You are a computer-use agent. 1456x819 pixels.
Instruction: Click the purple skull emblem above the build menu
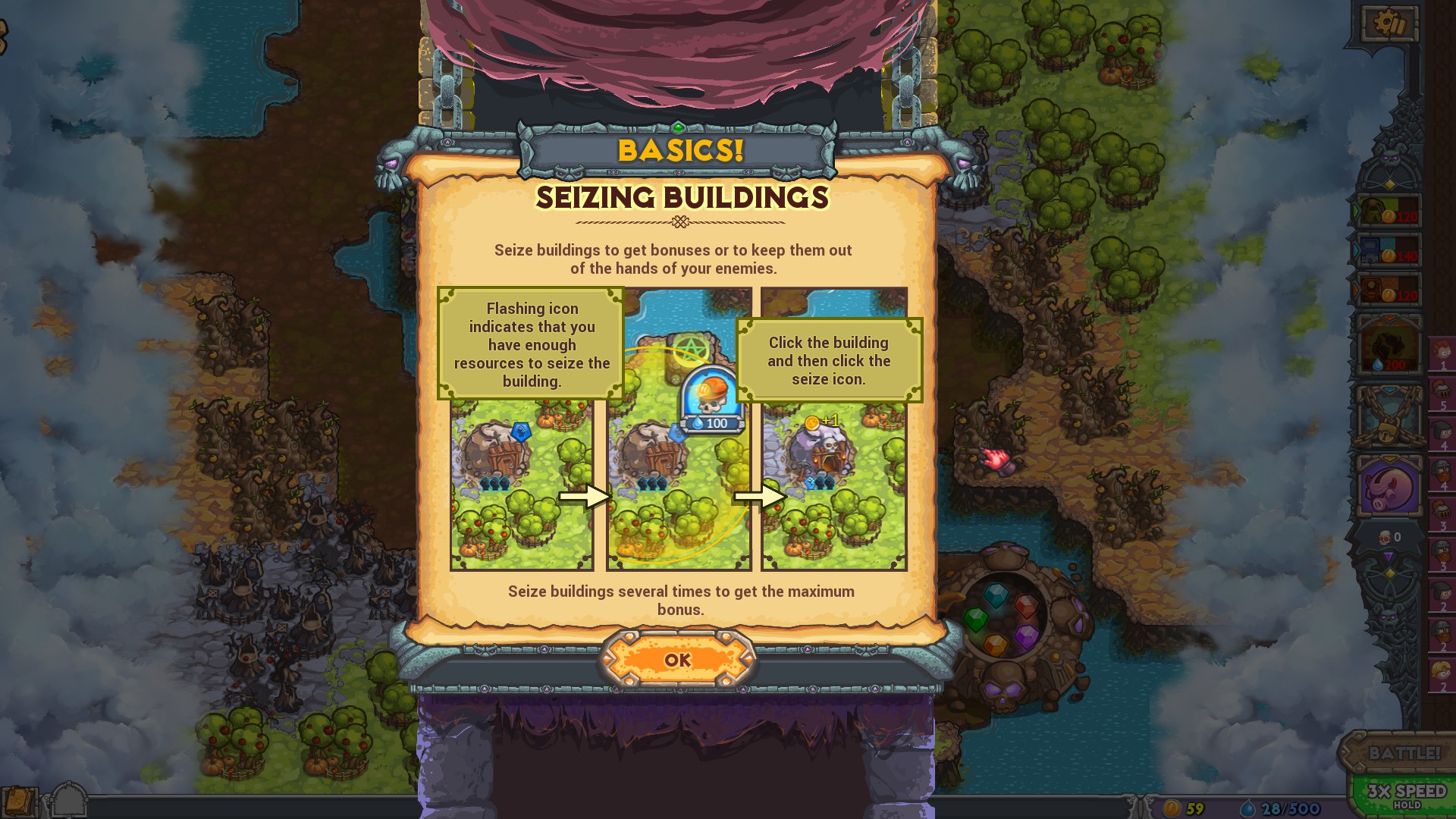(x=1390, y=158)
